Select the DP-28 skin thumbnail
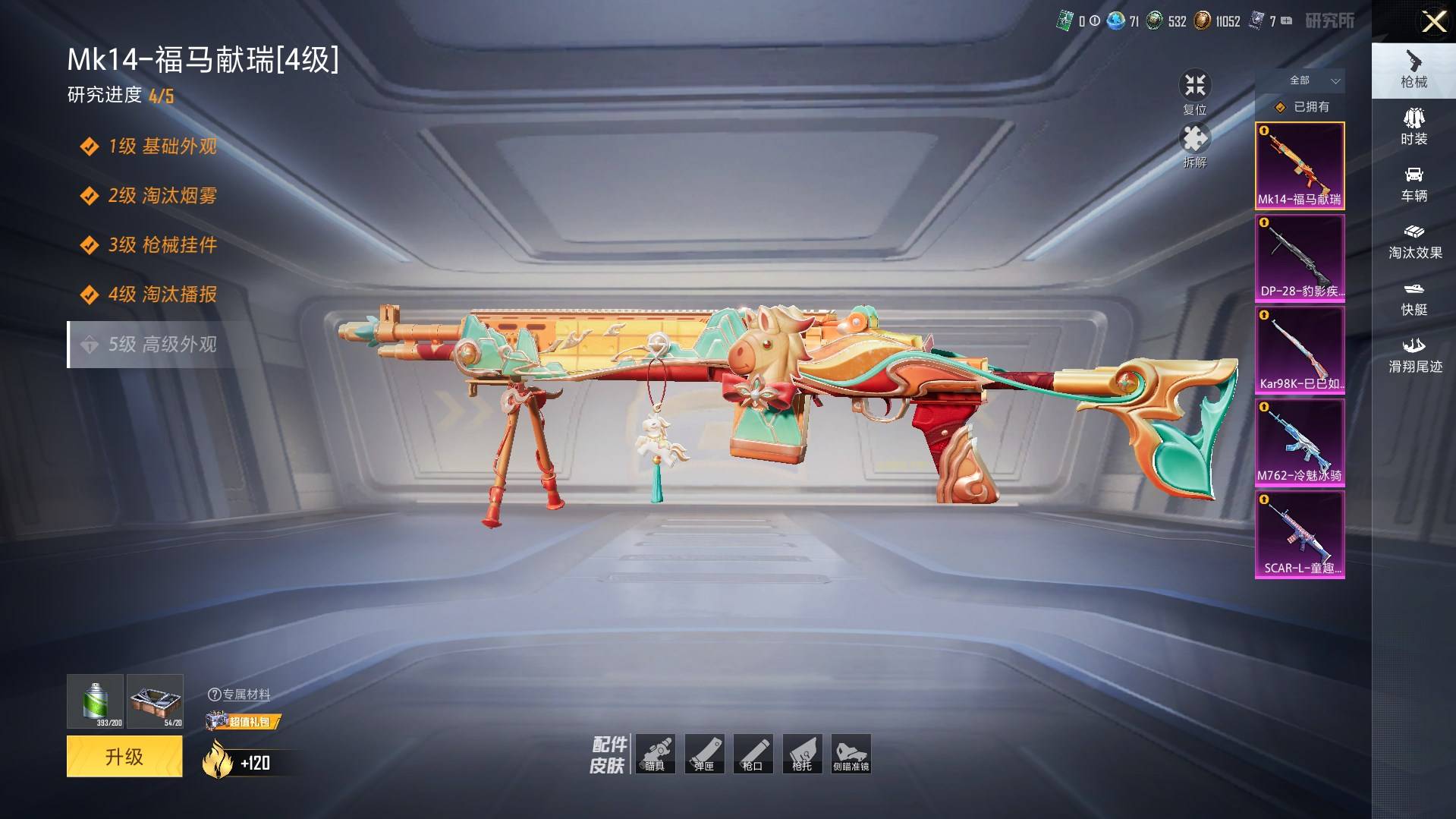Screen dimensions: 1456x819 pos(1300,258)
